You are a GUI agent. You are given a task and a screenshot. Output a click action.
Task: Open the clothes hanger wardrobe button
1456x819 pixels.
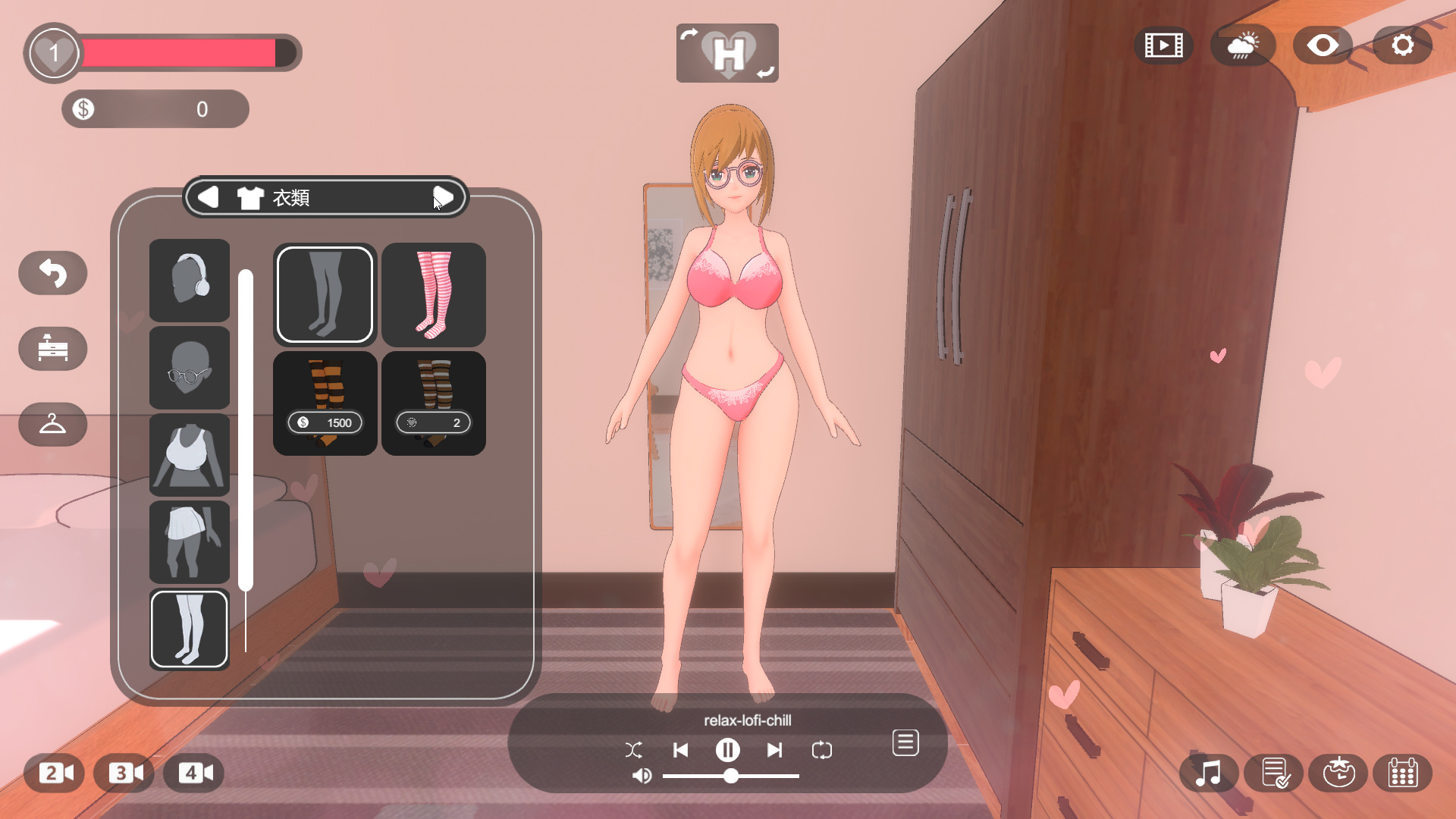(53, 424)
